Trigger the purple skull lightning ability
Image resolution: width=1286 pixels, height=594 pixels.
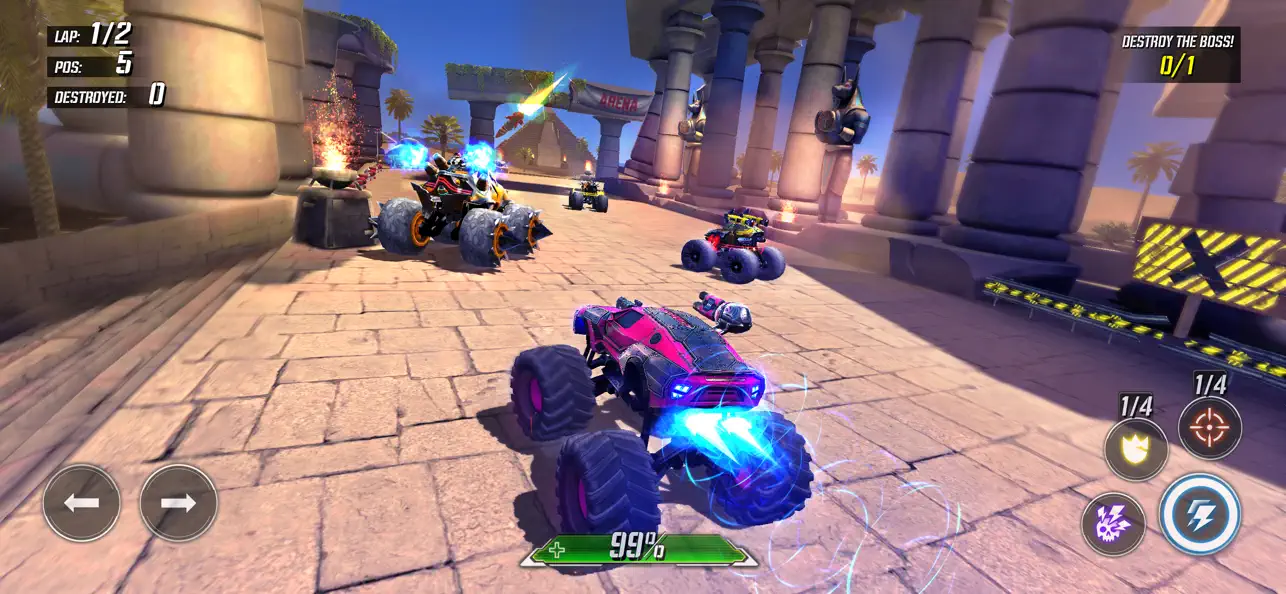point(1113,524)
